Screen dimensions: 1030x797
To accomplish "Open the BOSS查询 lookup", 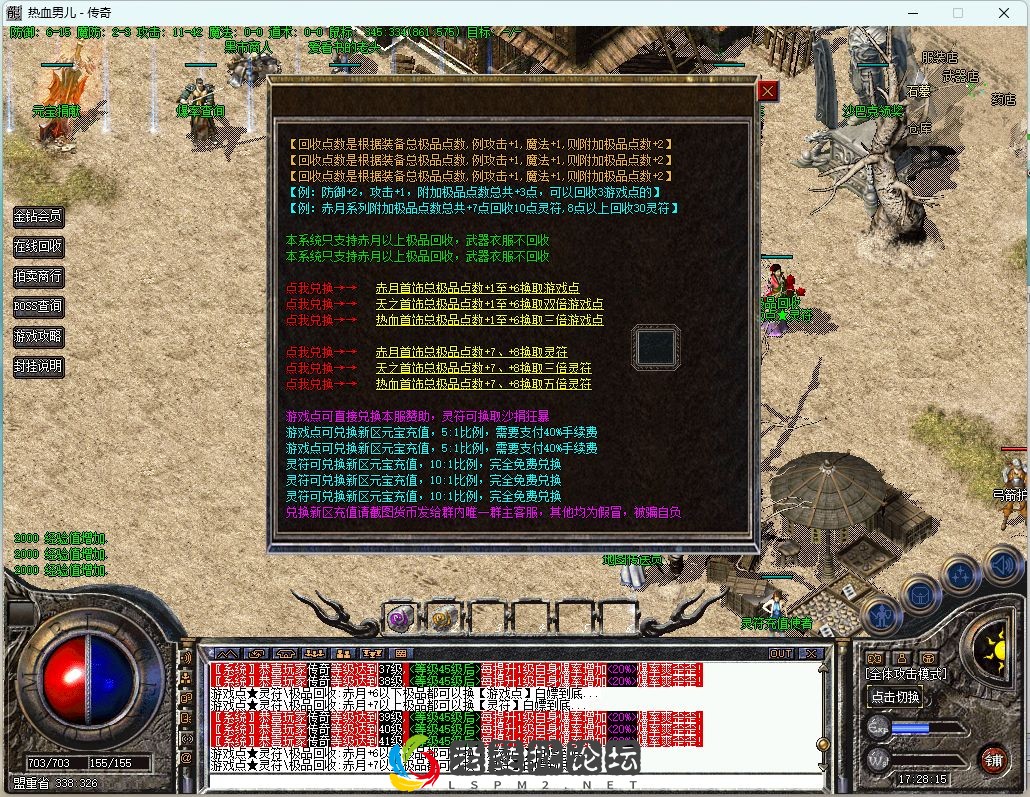I will (x=38, y=306).
